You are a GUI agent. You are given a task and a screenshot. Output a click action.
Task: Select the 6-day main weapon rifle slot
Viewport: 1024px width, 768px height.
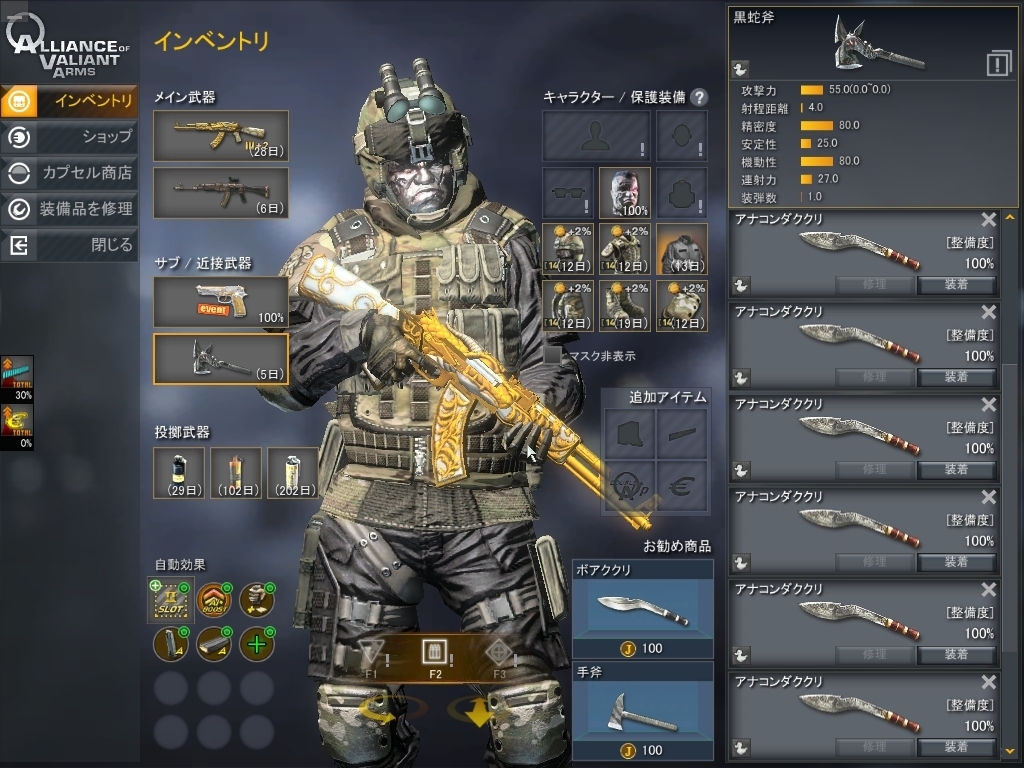[221, 193]
